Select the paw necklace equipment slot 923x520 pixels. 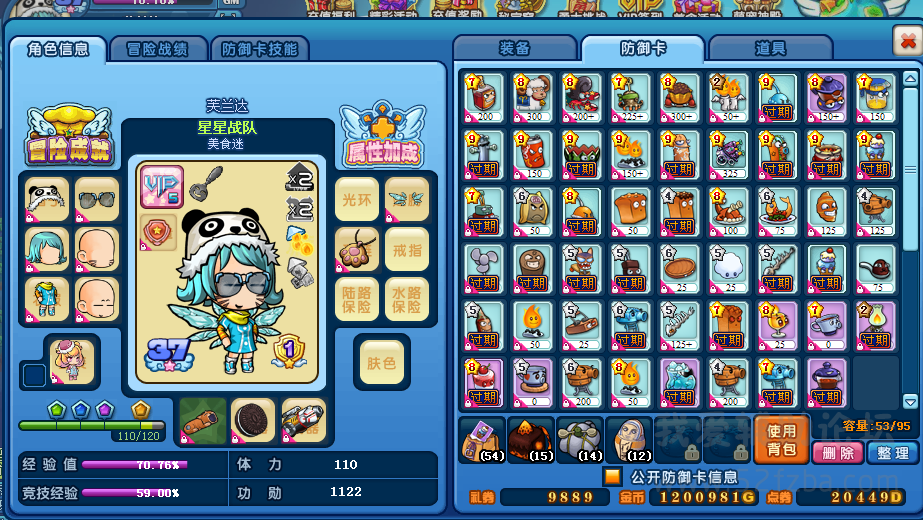coord(357,249)
